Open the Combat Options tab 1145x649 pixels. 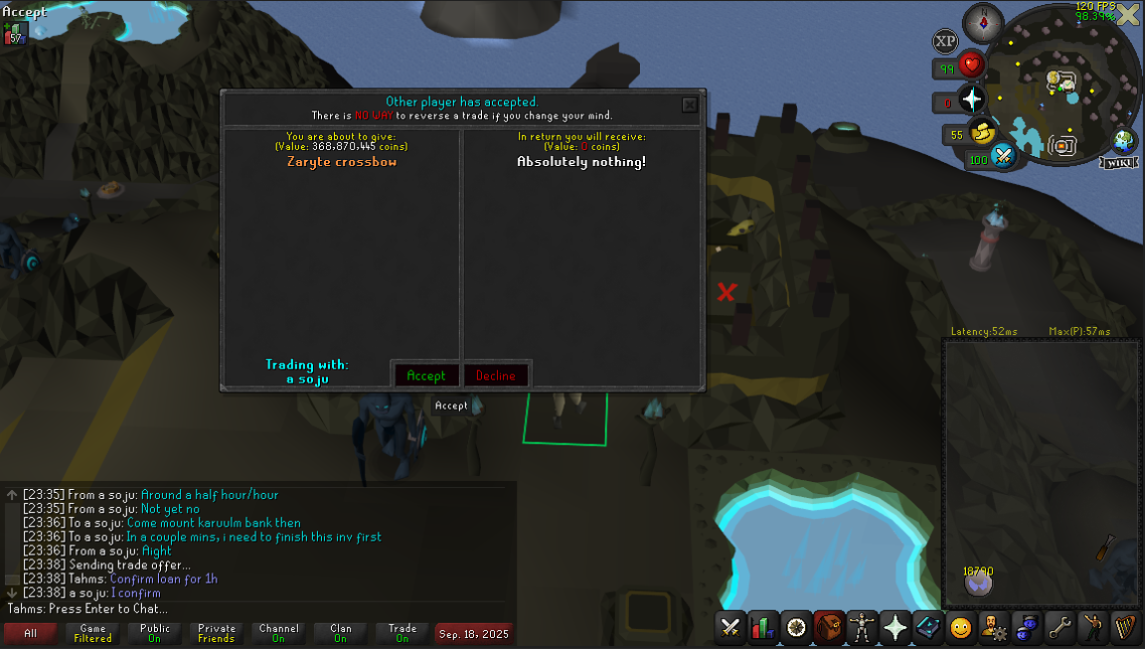click(x=731, y=627)
